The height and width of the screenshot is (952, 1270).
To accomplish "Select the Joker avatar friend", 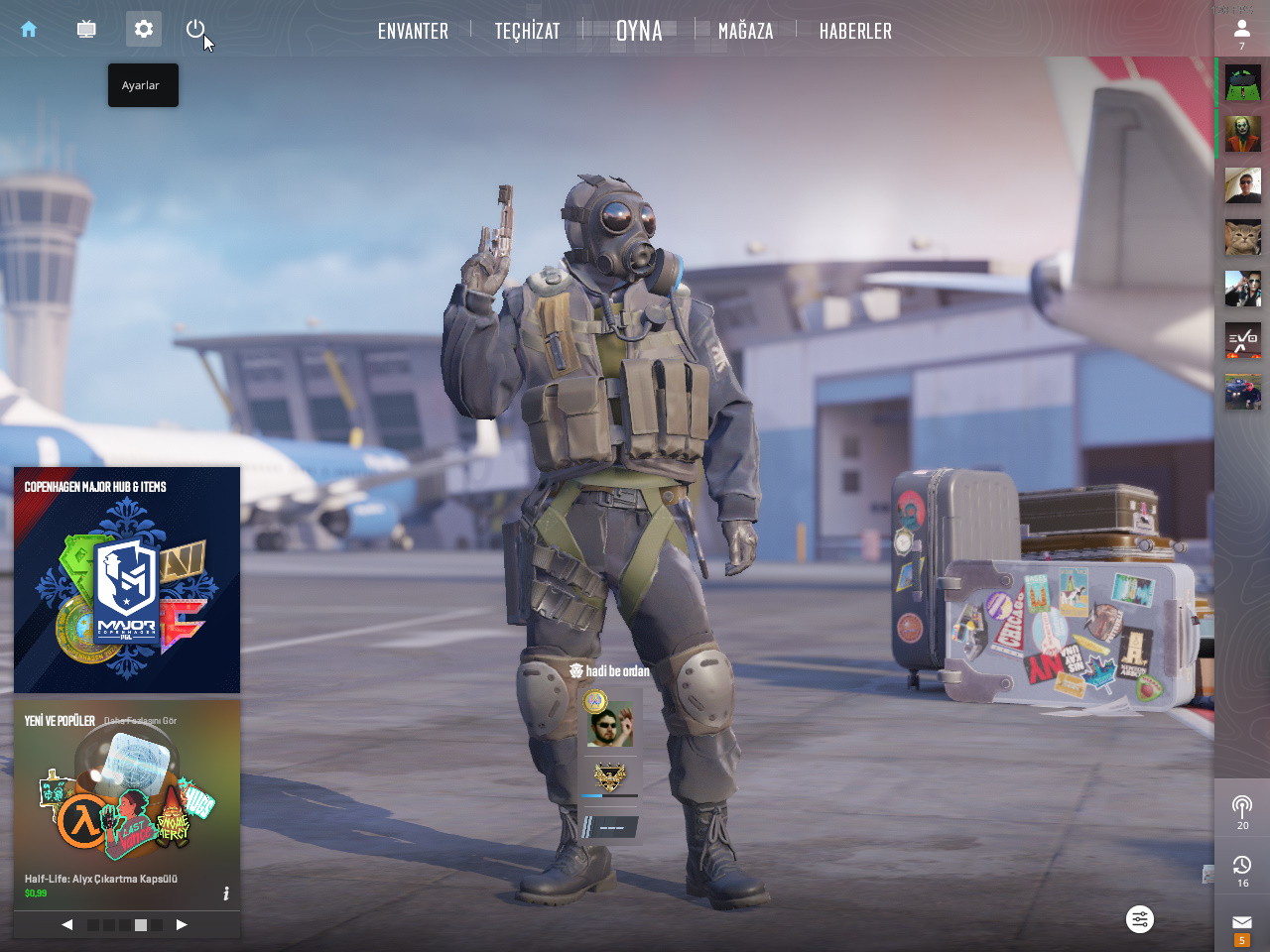I will (x=1242, y=134).
